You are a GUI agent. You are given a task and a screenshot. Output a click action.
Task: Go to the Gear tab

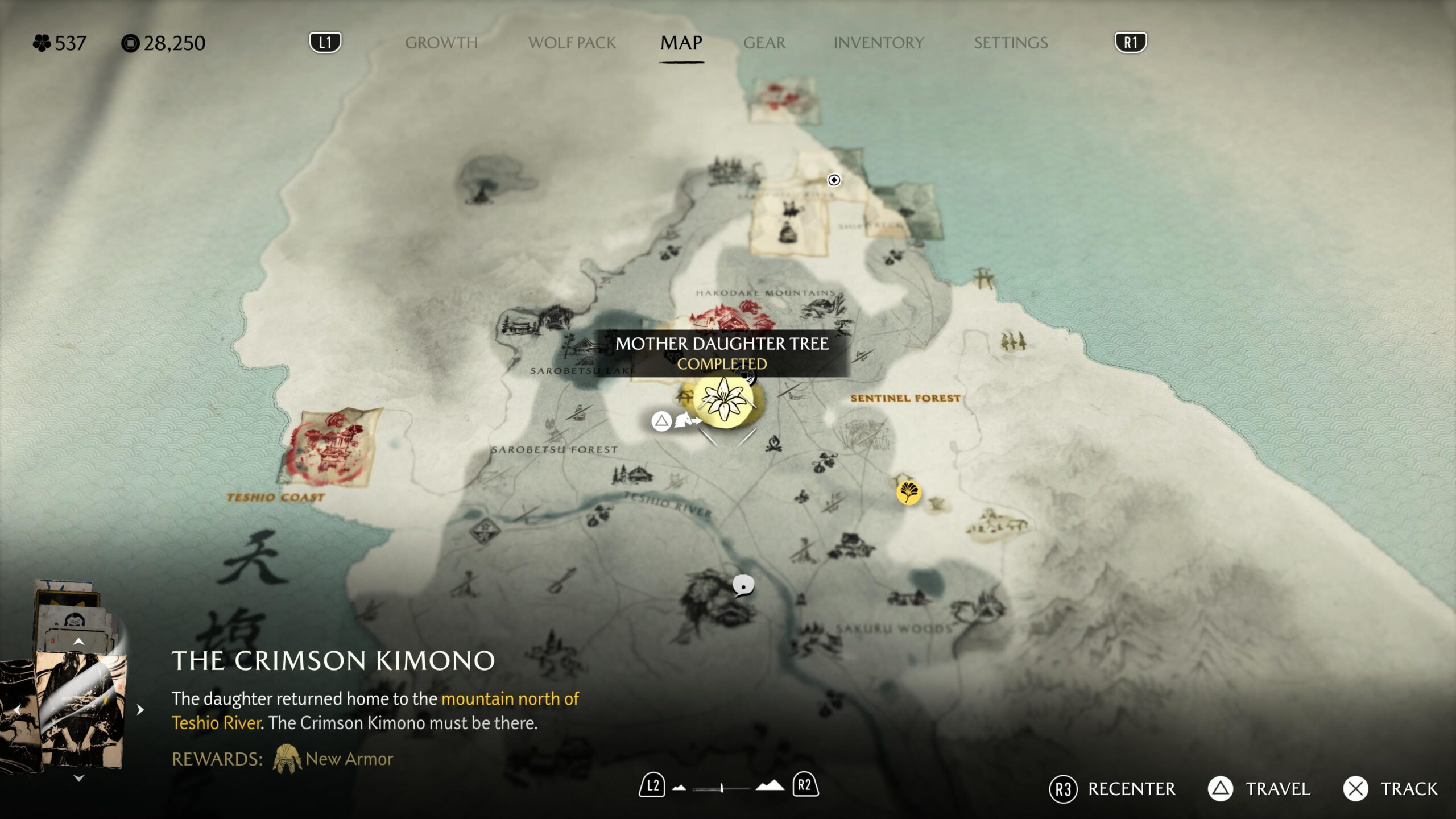click(764, 43)
